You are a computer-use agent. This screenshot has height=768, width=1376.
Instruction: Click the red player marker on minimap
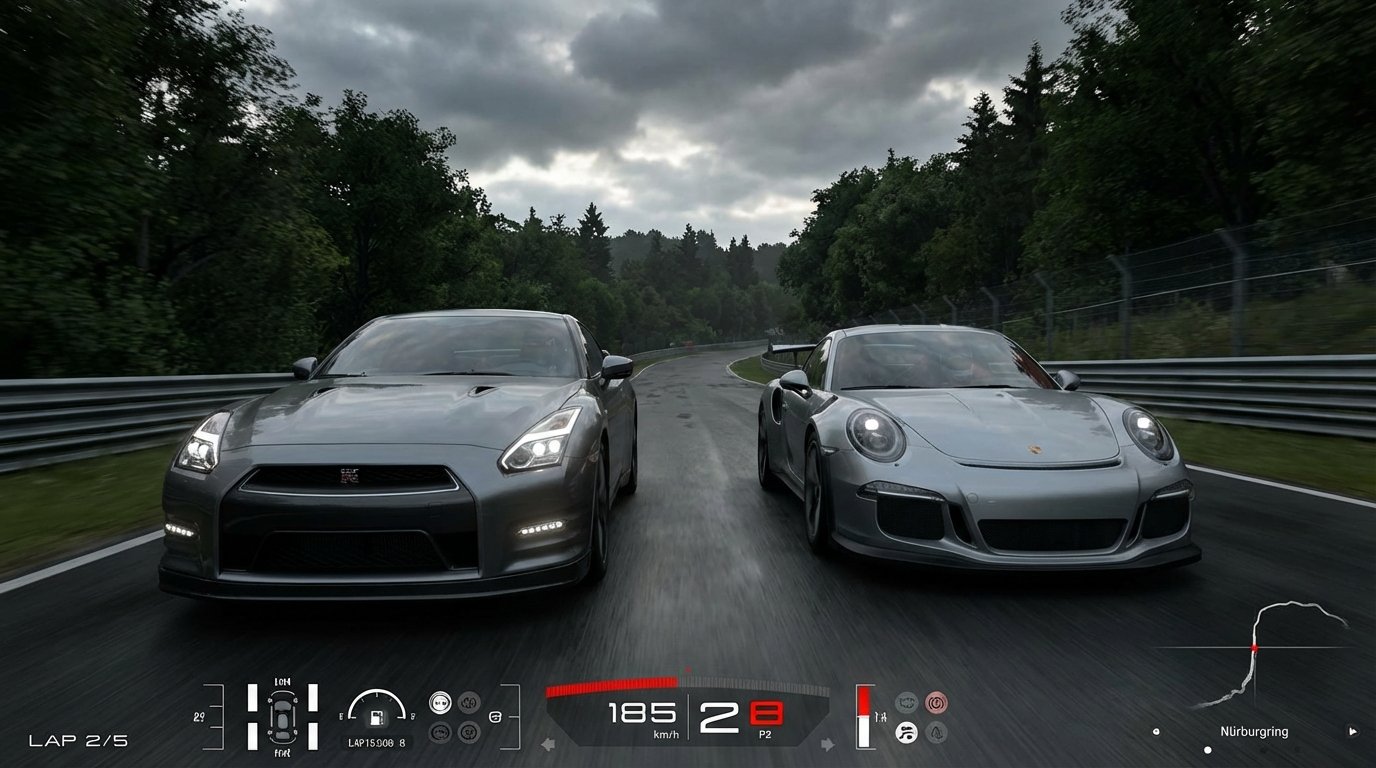point(1254,648)
